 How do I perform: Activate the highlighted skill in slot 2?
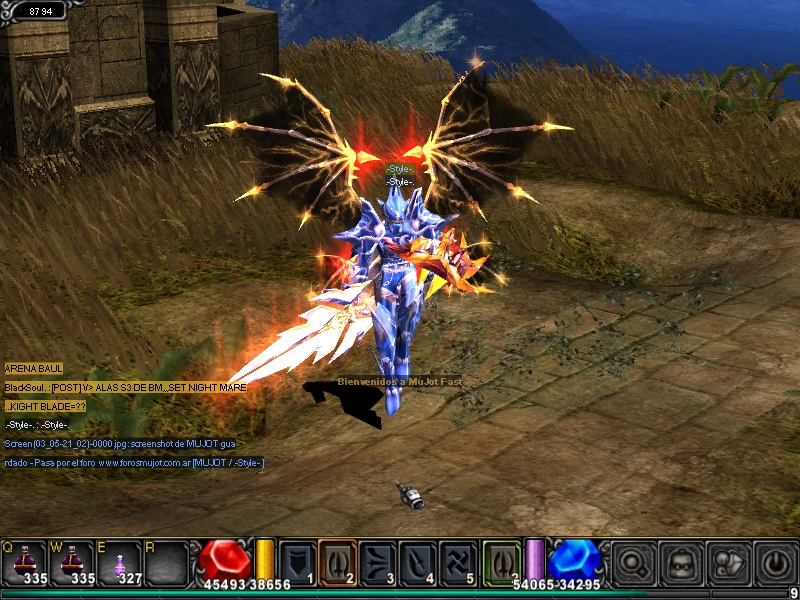tap(337, 561)
